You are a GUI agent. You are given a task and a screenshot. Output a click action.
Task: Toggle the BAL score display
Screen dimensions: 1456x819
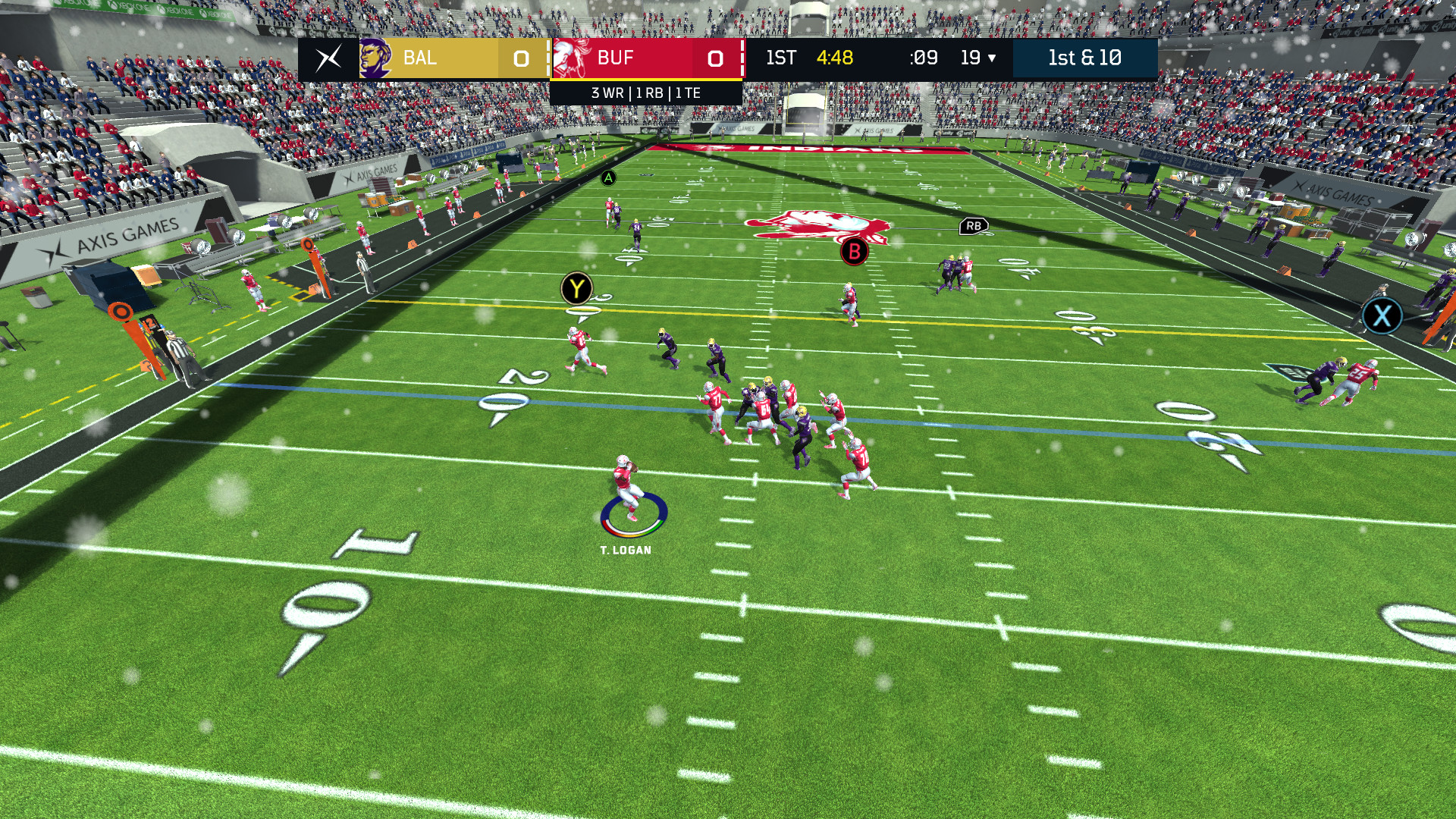point(520,58)
